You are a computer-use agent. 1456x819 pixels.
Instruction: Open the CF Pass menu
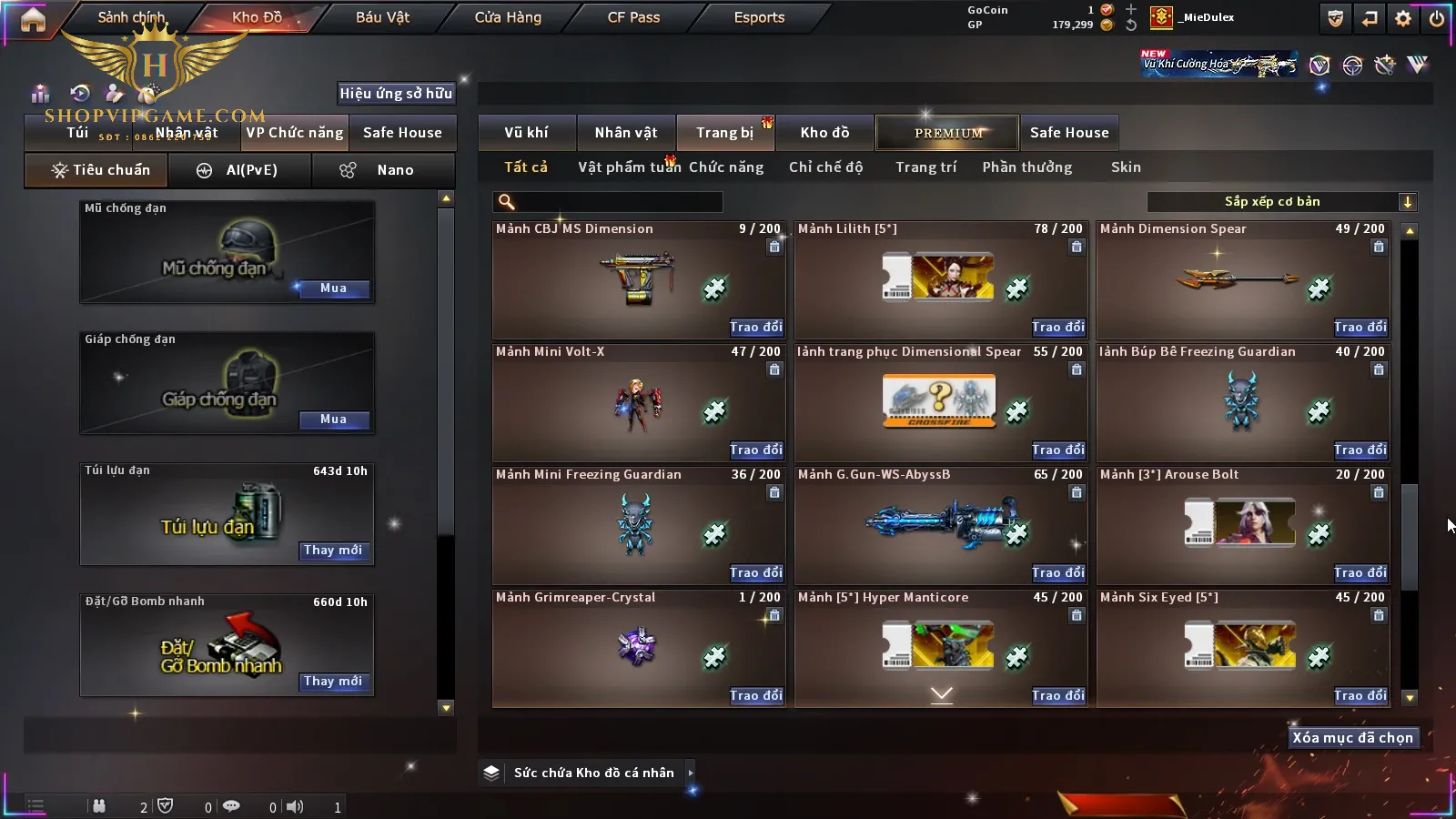point(633,17)
